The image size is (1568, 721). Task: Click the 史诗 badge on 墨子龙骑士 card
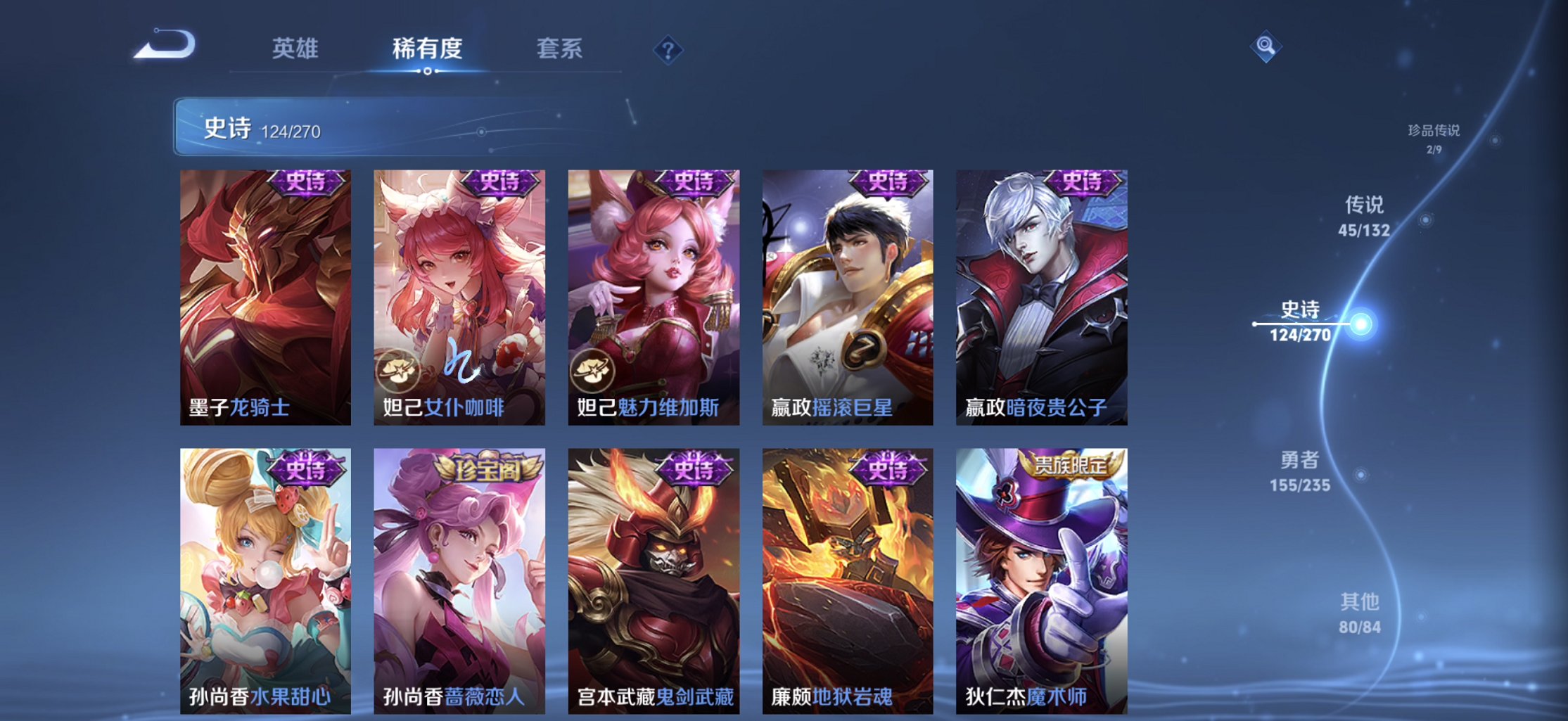point(305,182)
